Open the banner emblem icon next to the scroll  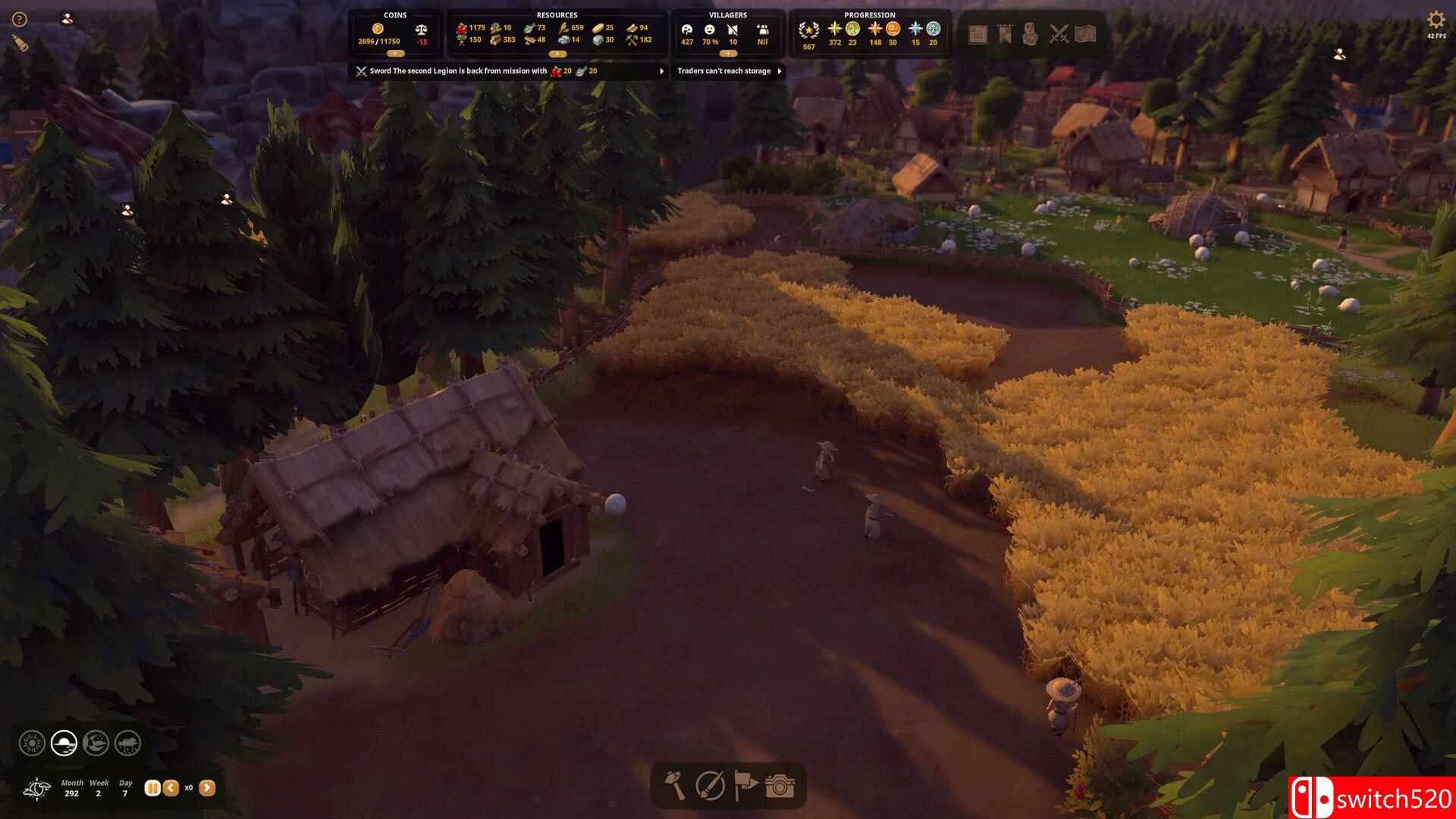1004,34
